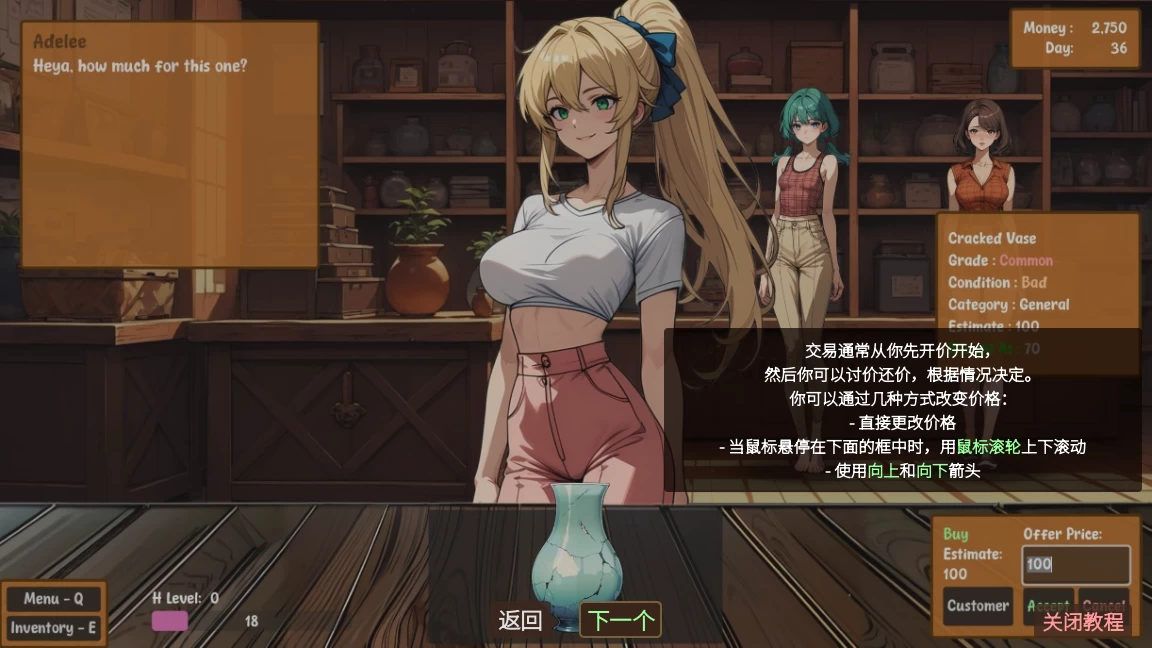Image resolution: width=1152 pixels, height=648 pixels.
Task: Advance the tutorial with 下一个
Action: point(620,621)
